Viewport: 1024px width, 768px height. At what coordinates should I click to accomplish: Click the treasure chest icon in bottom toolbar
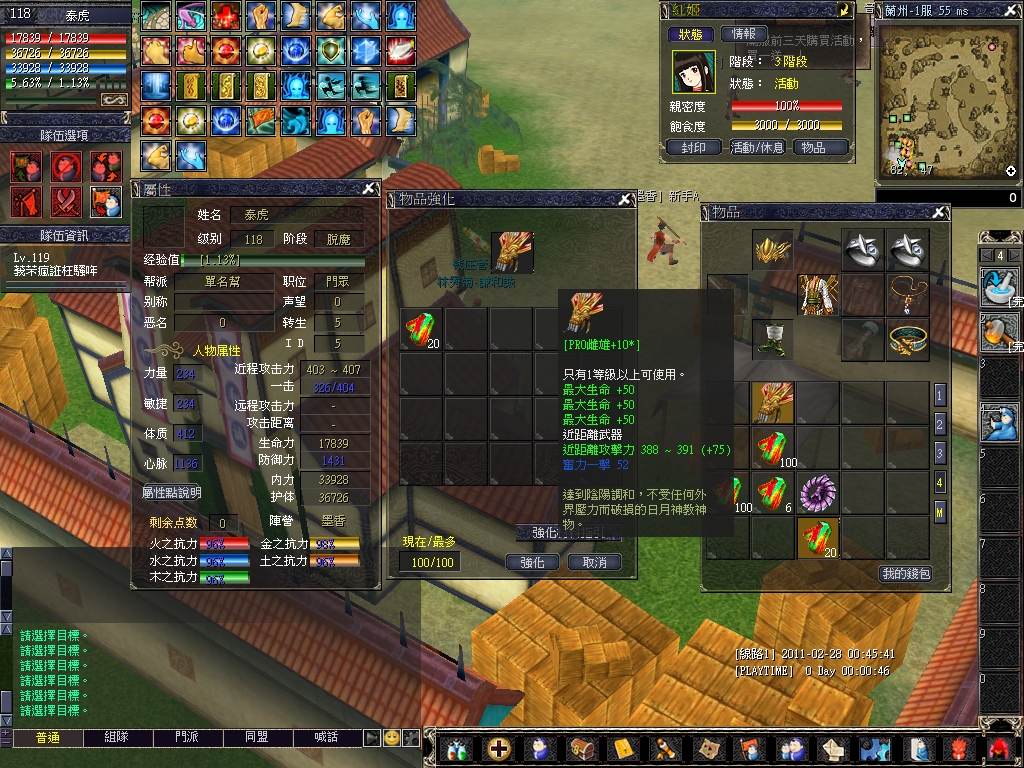pos(582,749)
